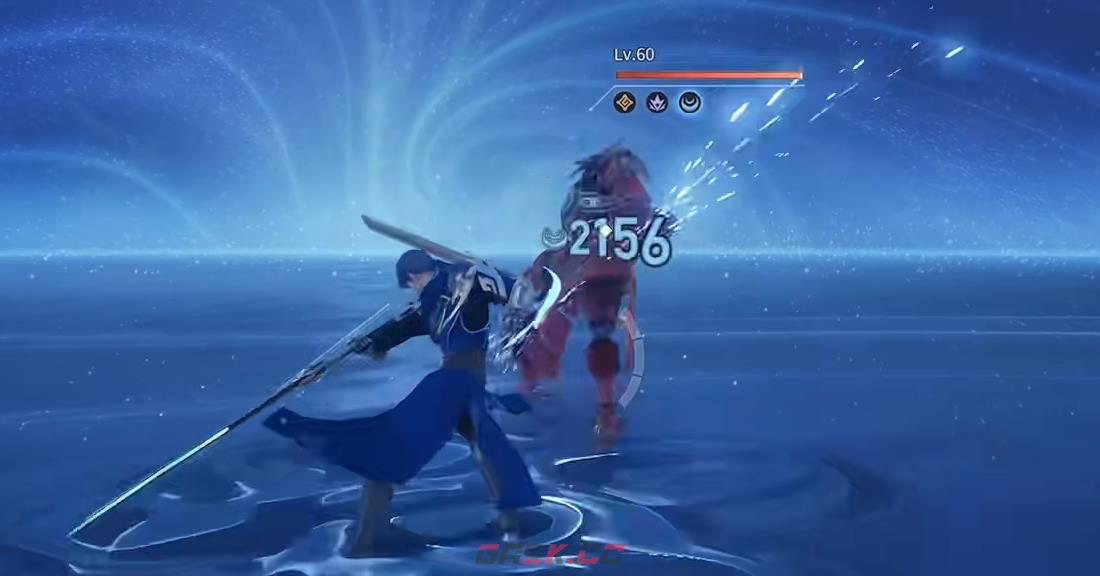Screen dimensions: 1100x576
Task: Select the purple Quantum element icon
Action: point(657,102)
